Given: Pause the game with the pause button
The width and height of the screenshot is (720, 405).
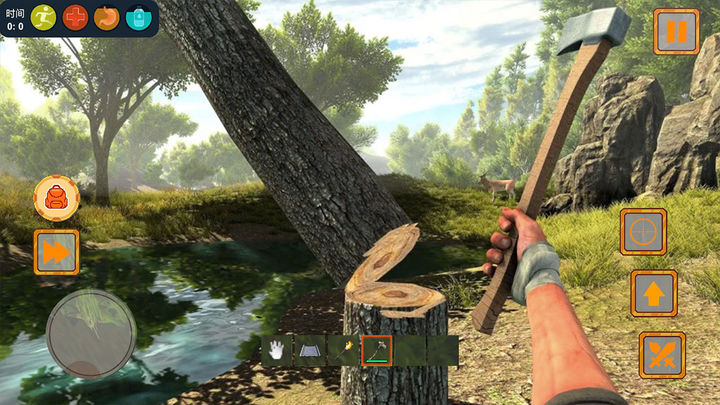Looking at the screenshot, I should tap(677, 31).
